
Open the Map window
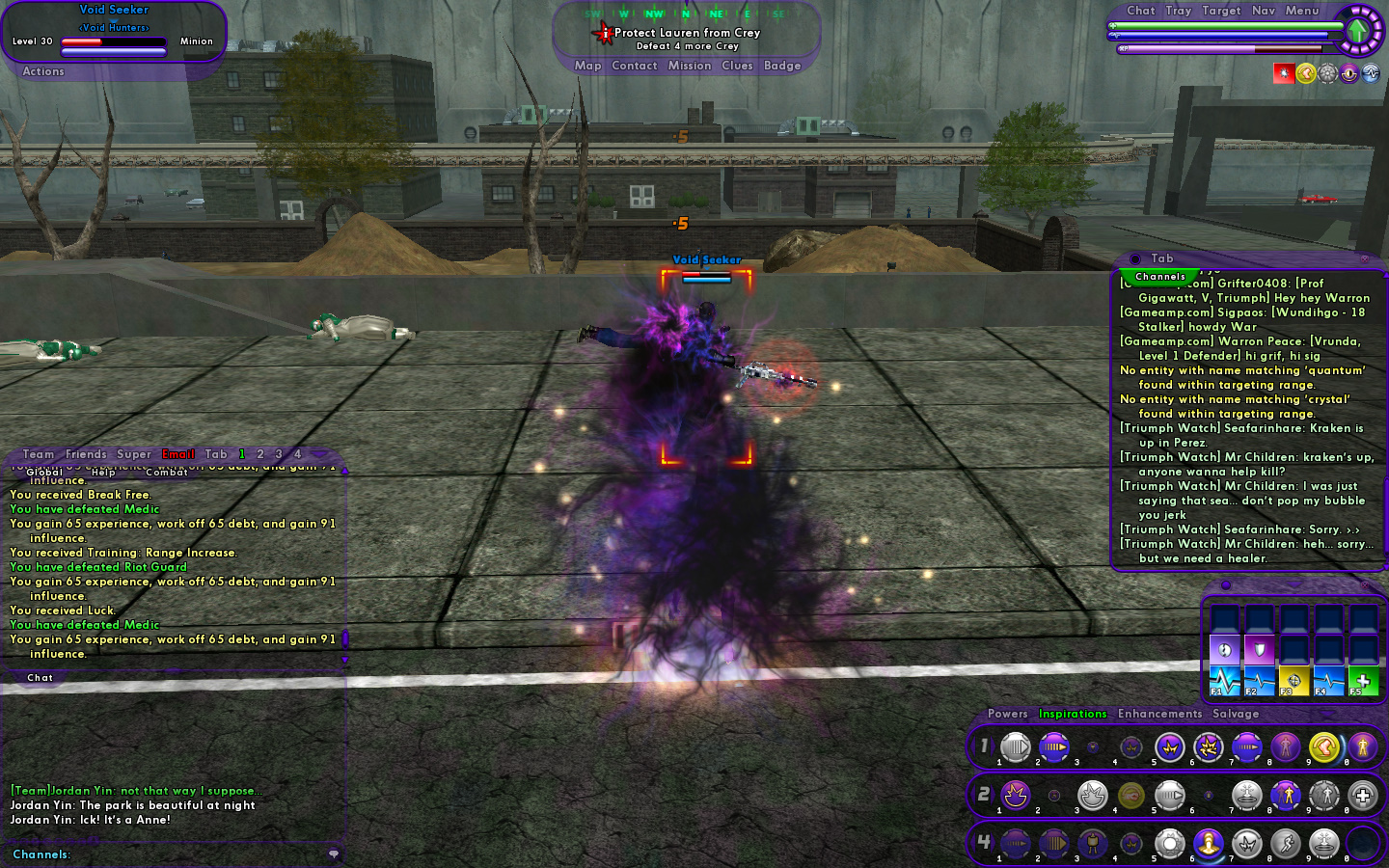point(587,66)
